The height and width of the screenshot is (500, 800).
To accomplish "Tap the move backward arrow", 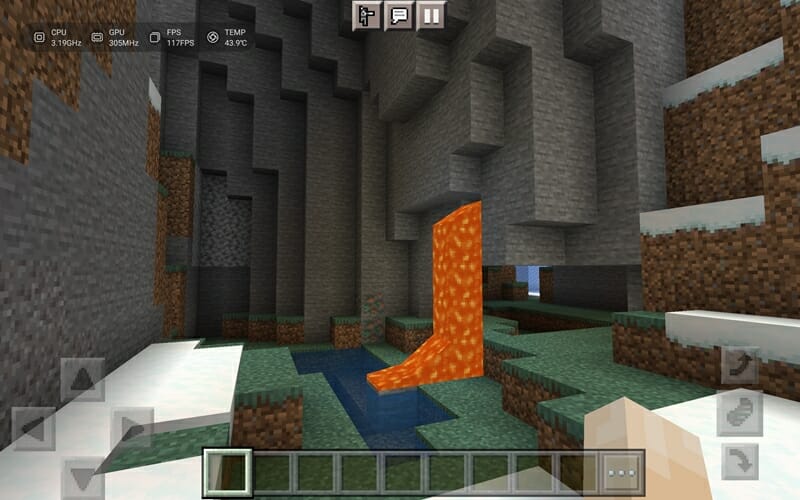I will tap(82, 476).
